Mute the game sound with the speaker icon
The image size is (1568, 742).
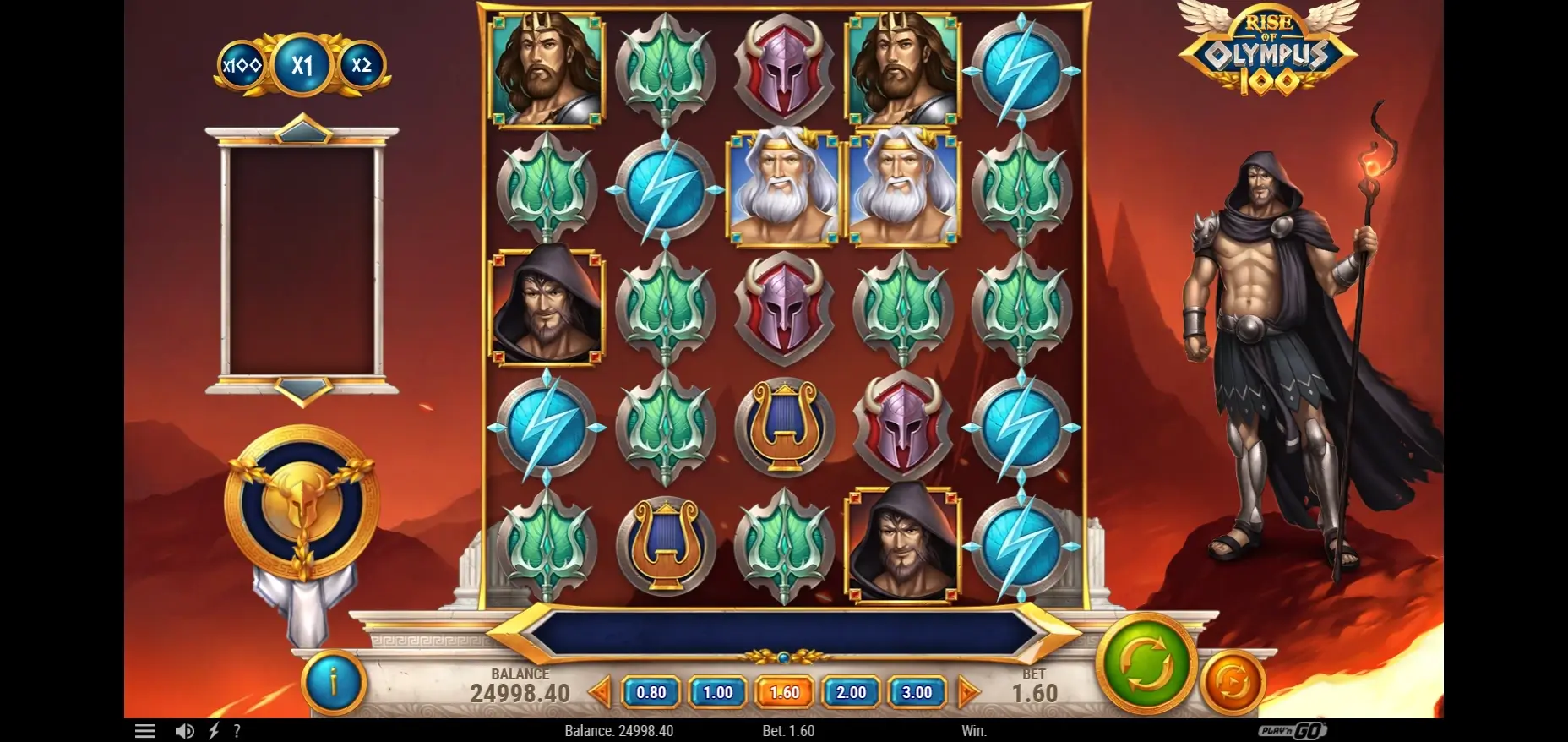click(186, 730)
